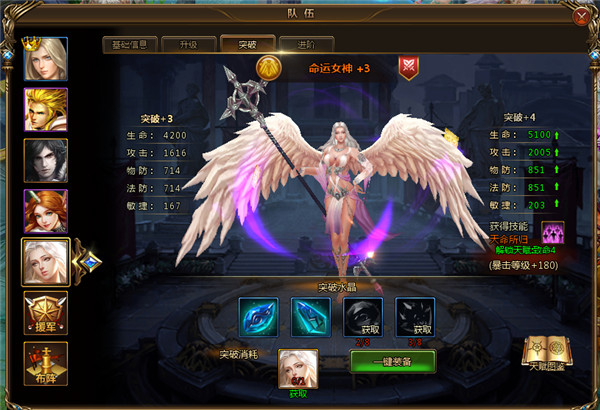Image resolution: width=600 pixels, height=410 pixels.
Task: Choose the white-haired goddess portrait in the hero list
Action: (x=46, y=262)
